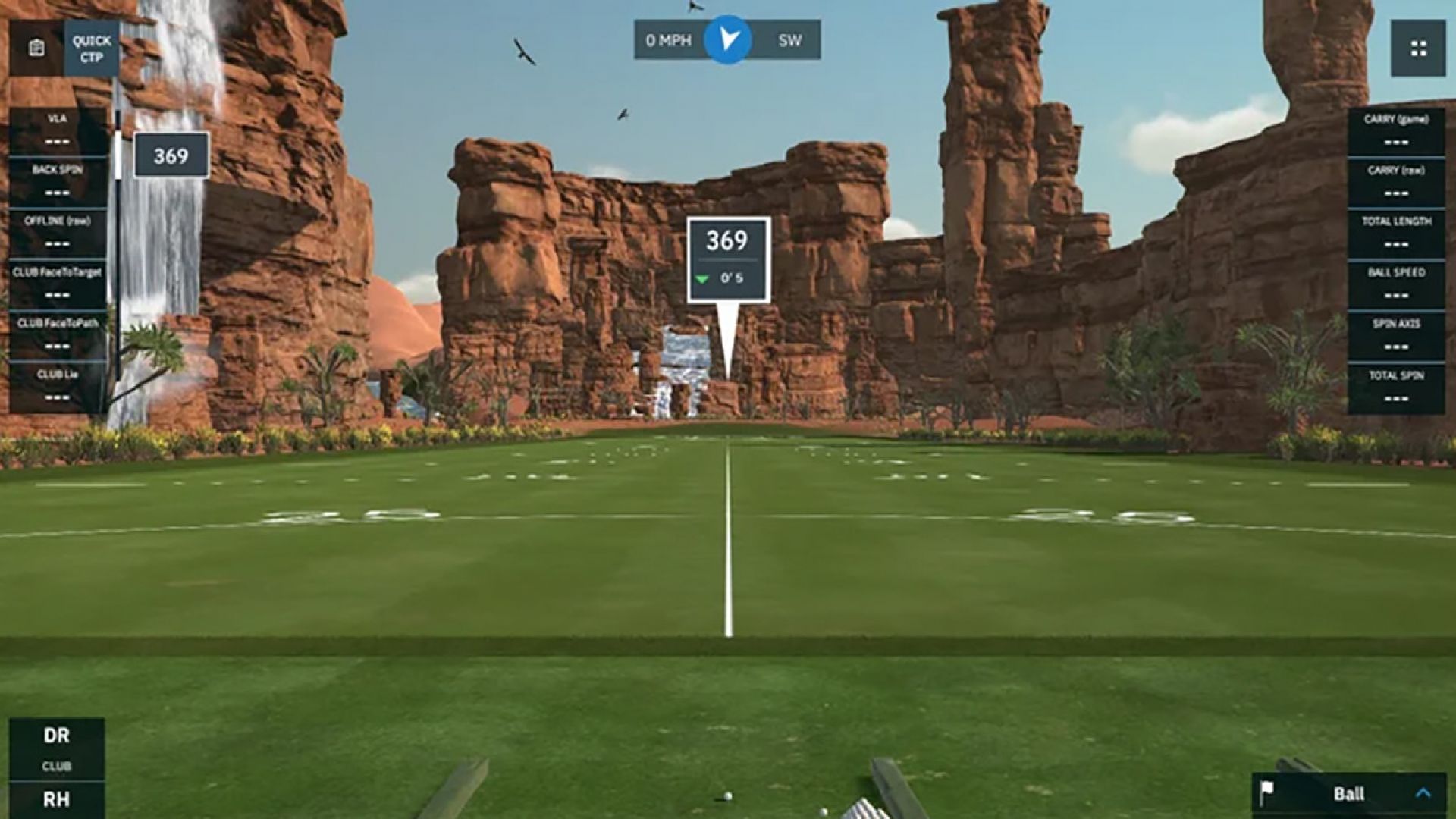
Task: Click the Total Spin data tile
Action: [x=1396, y=387]
